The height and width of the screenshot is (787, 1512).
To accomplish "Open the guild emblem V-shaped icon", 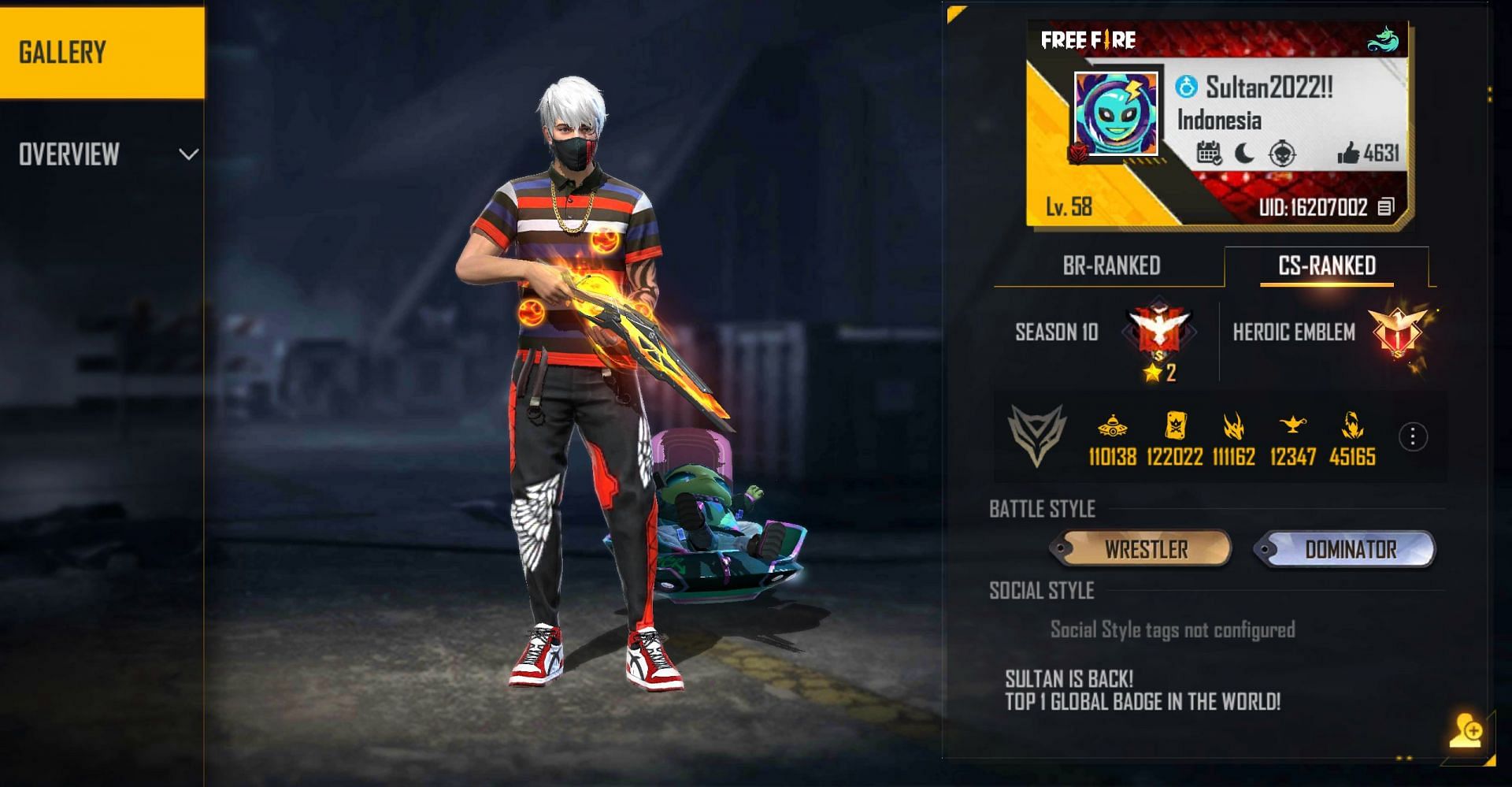I will [1037, 435].
